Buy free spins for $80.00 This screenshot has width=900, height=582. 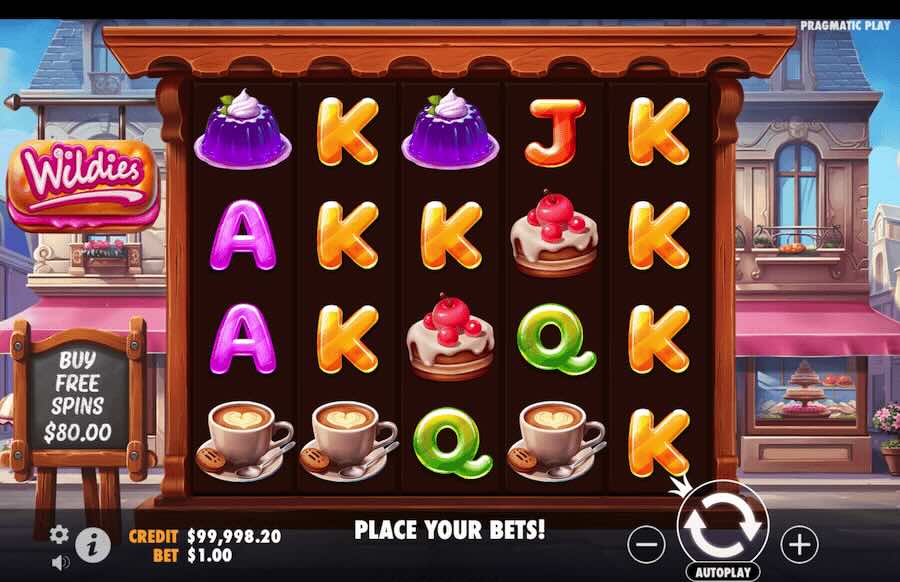click(78, 397)
